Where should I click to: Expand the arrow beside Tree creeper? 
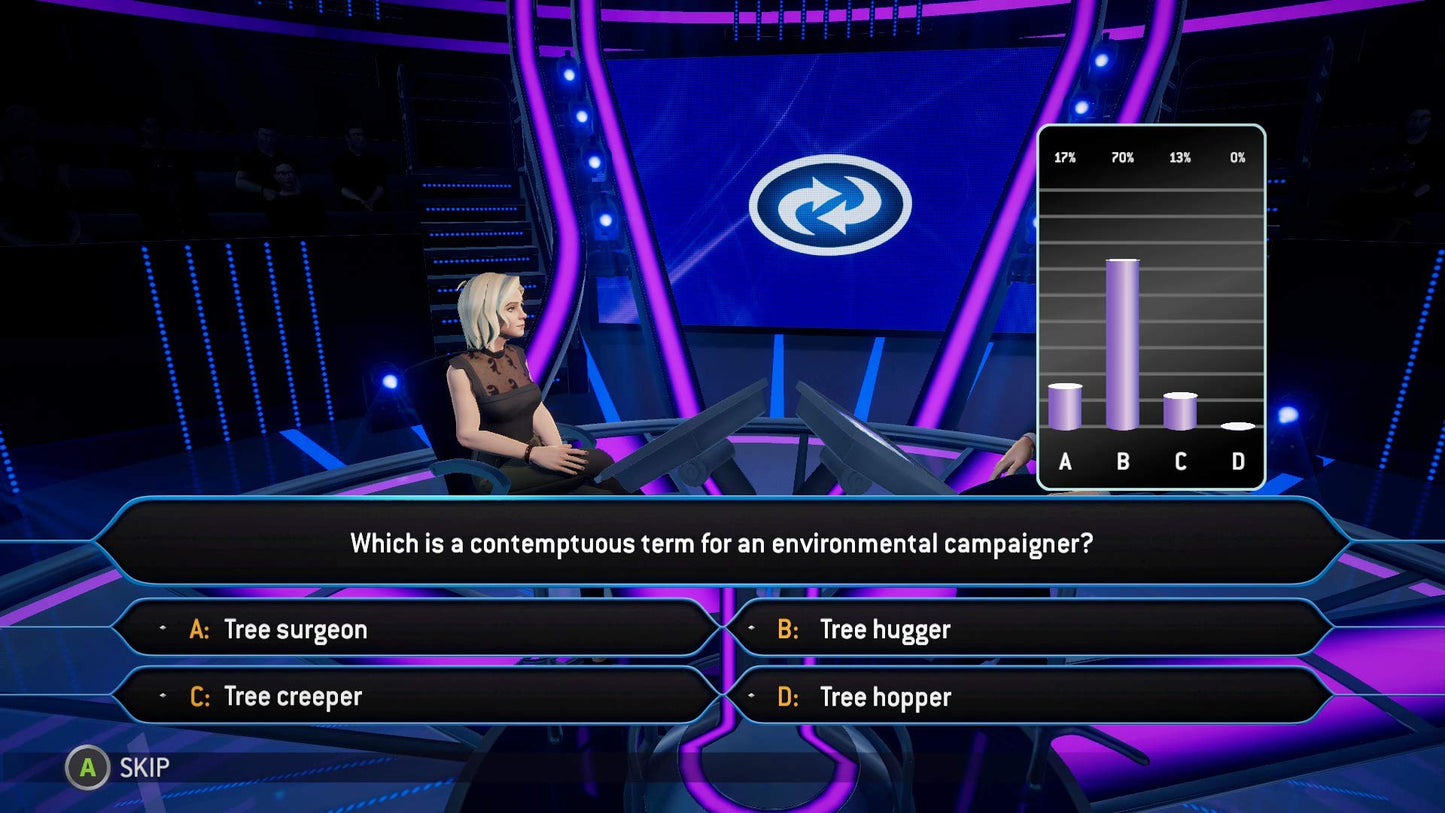tap(163, 696)
